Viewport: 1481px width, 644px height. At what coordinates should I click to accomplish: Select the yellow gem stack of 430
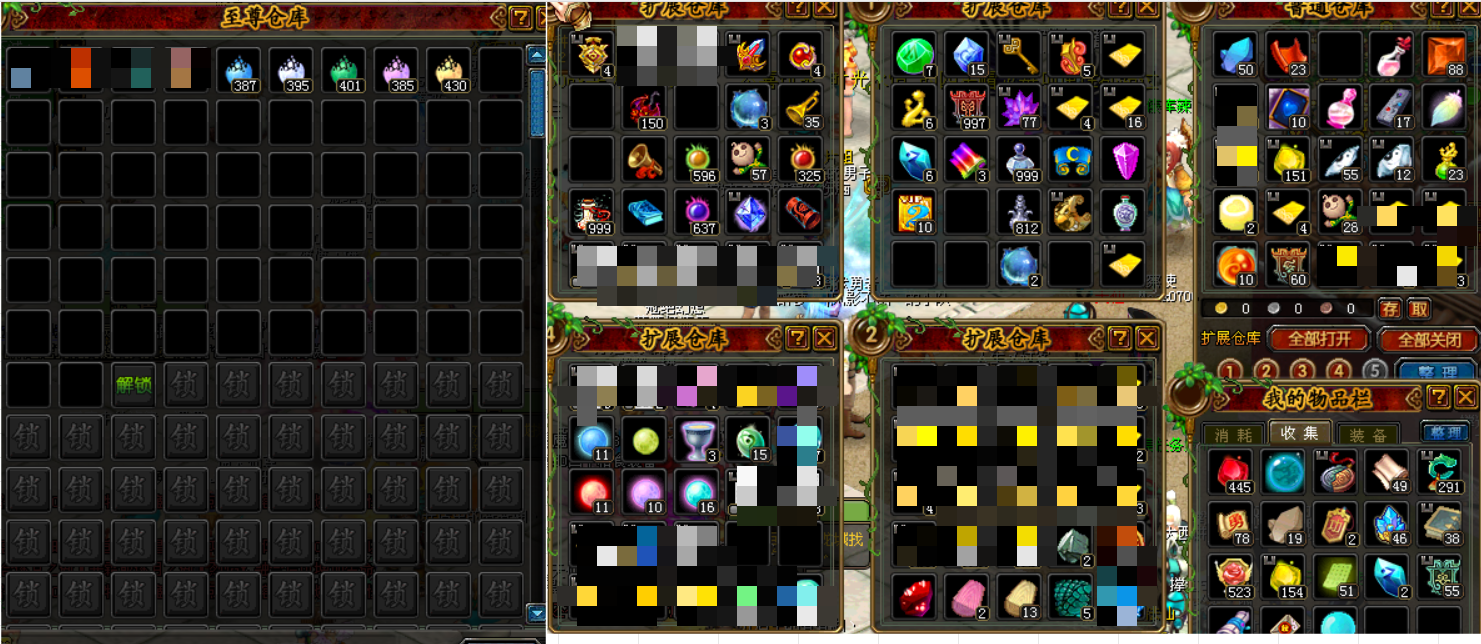coord(448,71)
